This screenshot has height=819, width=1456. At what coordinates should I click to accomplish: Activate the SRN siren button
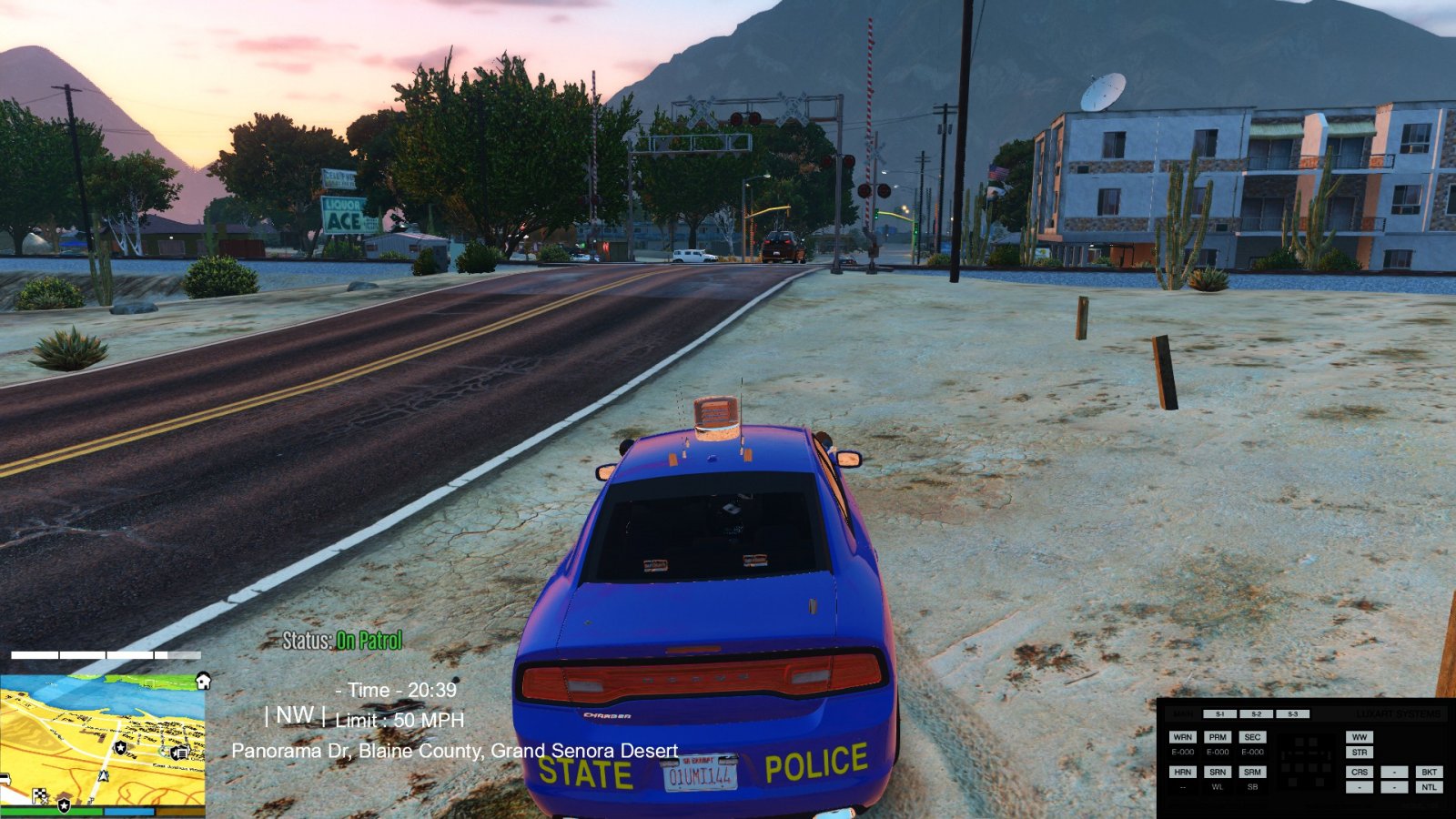(1218, 772)
